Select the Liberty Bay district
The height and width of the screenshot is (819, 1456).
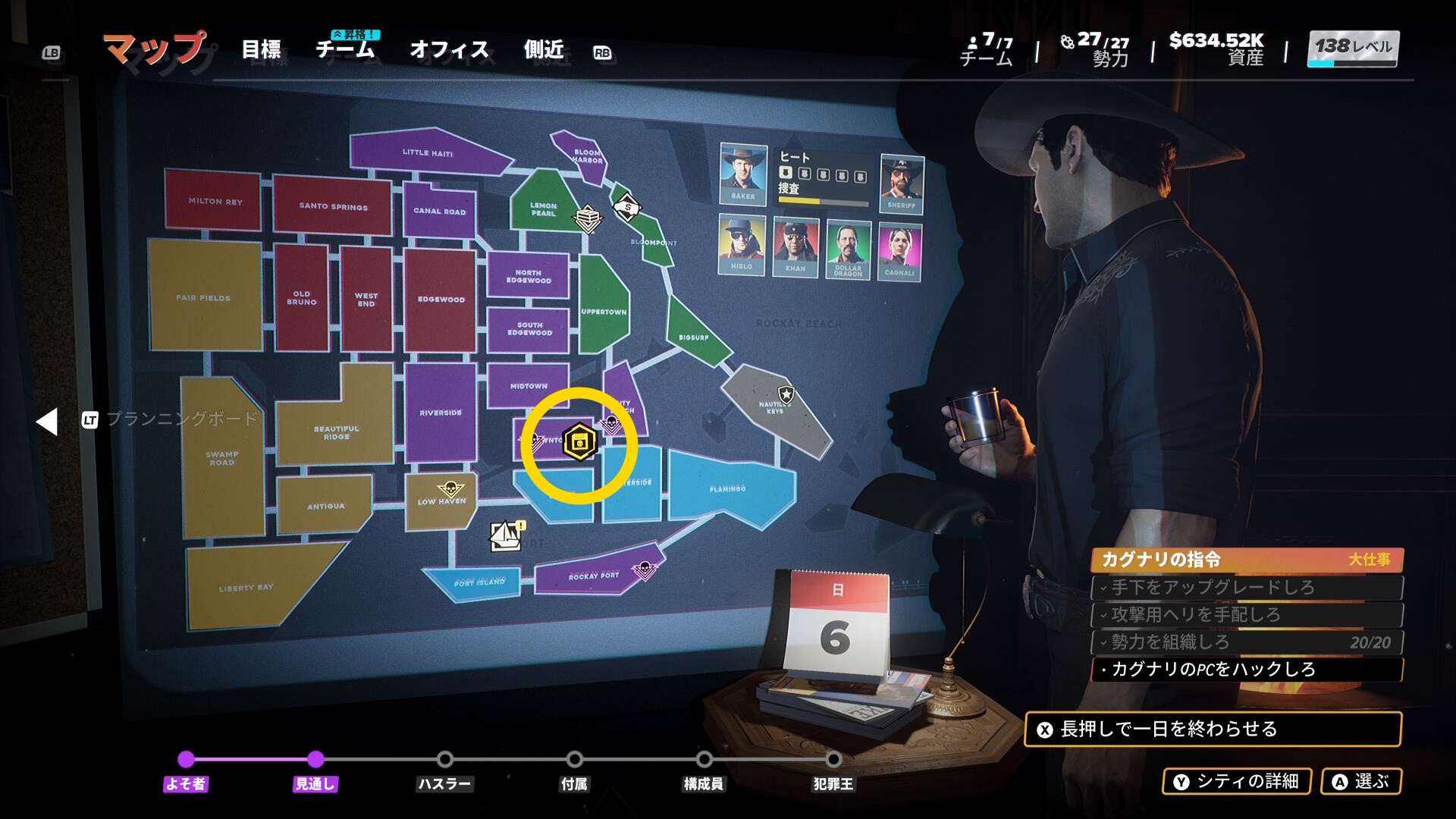(245, 588)
